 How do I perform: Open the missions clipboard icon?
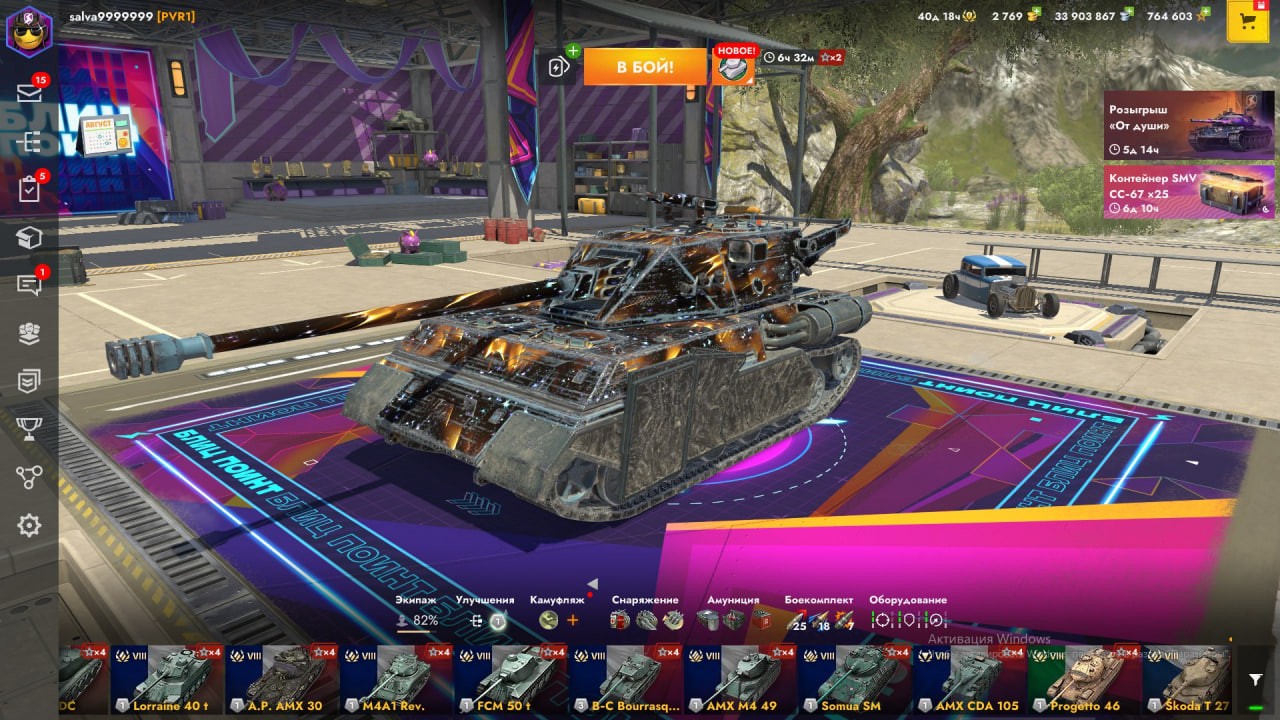tap(29, 189)
